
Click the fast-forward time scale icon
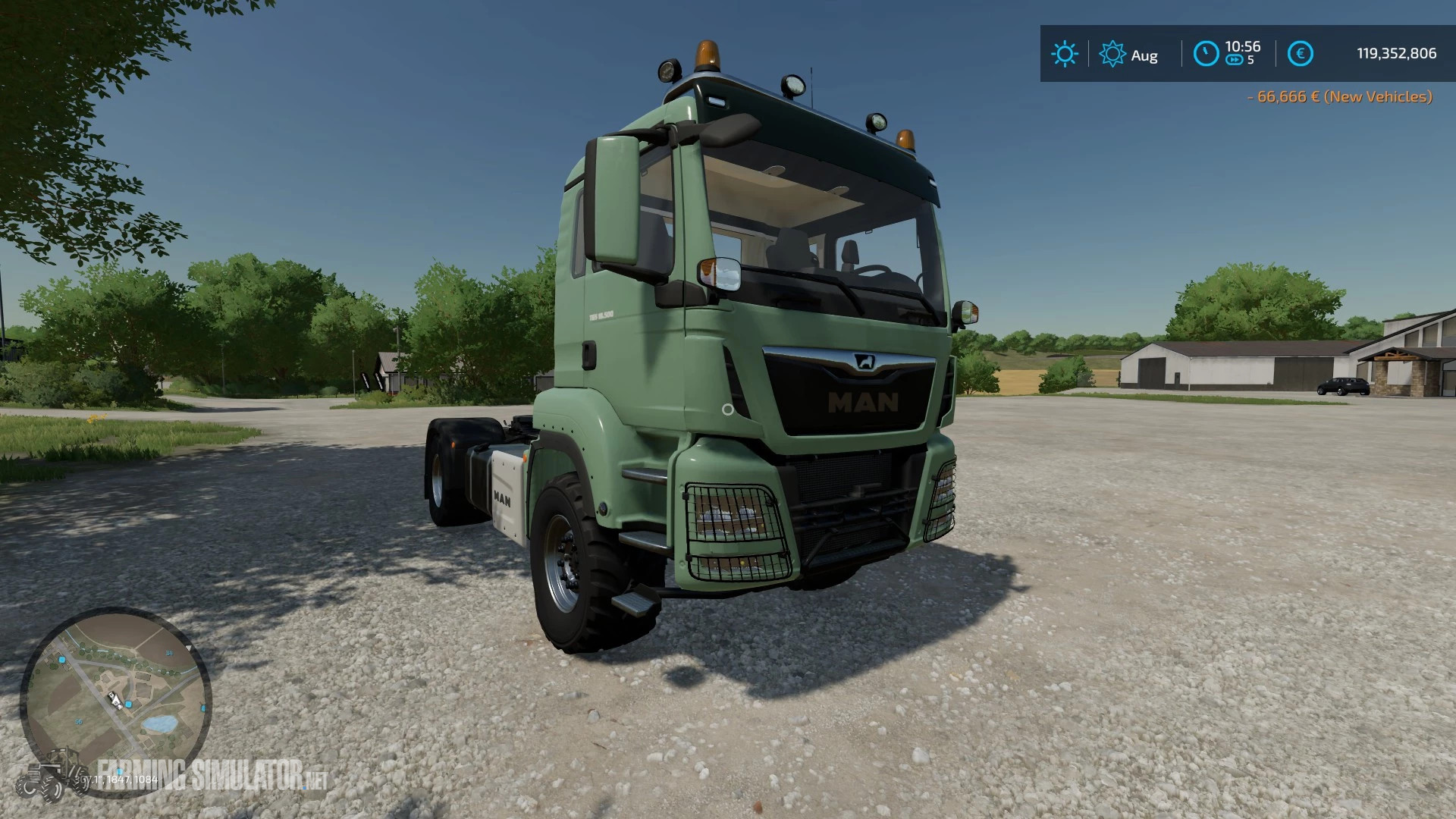[1235, 60]
